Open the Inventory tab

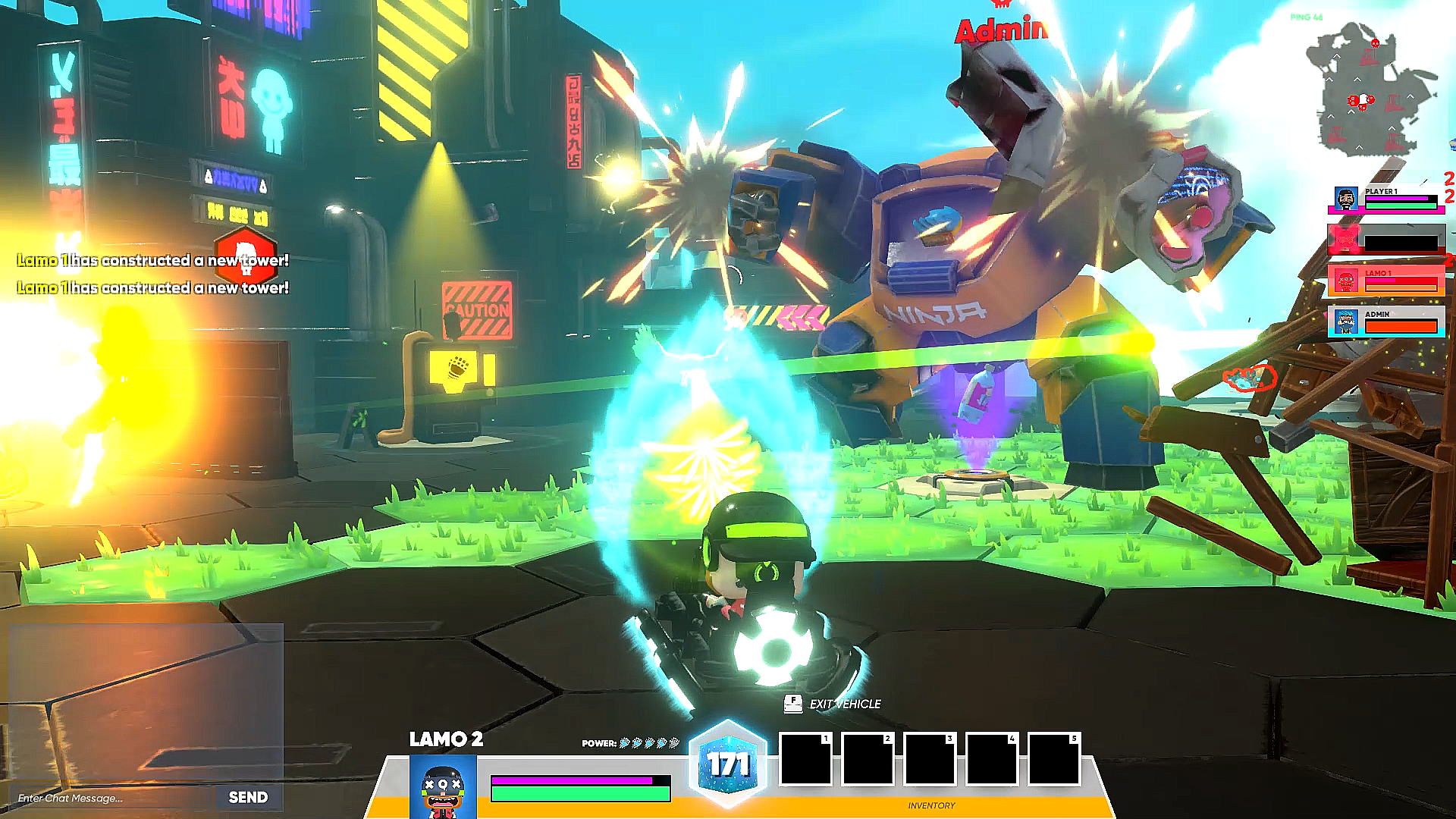931,805
